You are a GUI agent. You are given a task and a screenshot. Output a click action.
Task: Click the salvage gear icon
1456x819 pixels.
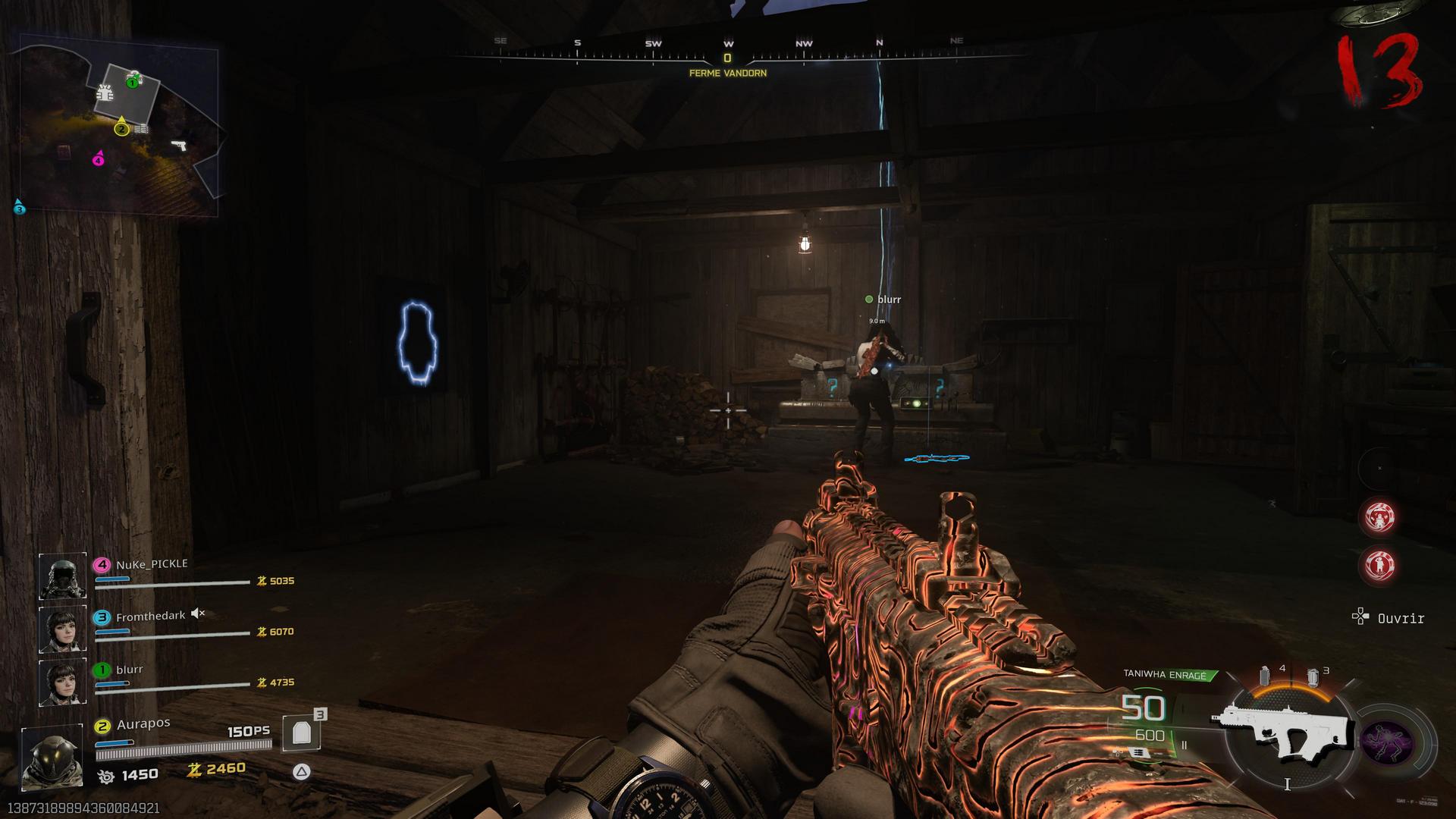pyautogui.click(x=106, y=776)
